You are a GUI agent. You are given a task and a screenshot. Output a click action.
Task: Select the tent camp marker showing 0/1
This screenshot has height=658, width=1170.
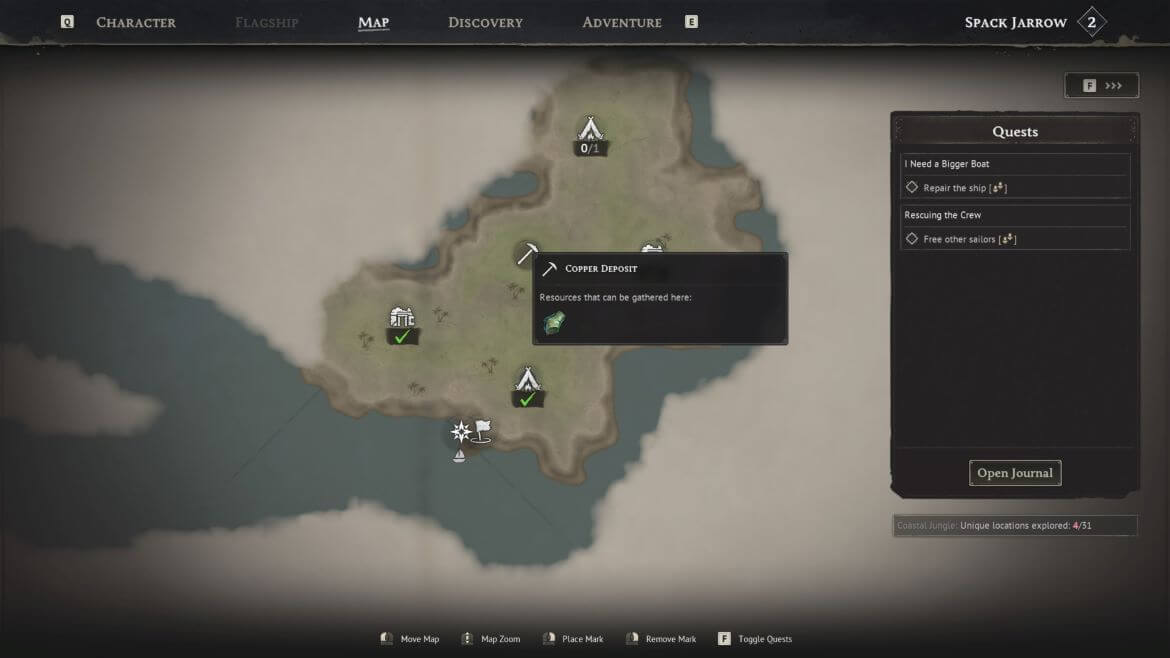(x=590, y=130)
